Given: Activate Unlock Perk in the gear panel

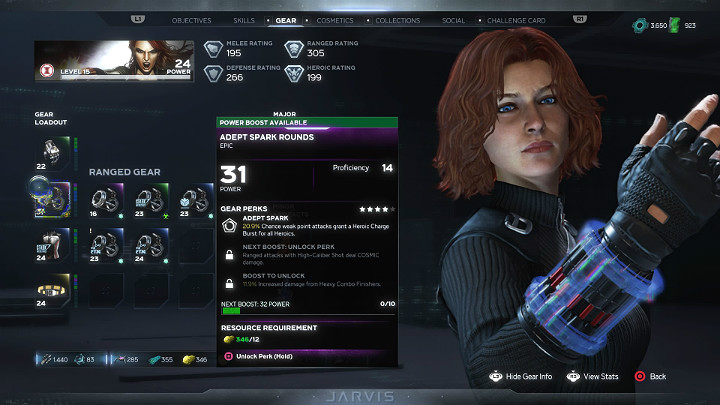Looking at the screenshot, I should 258,356.
